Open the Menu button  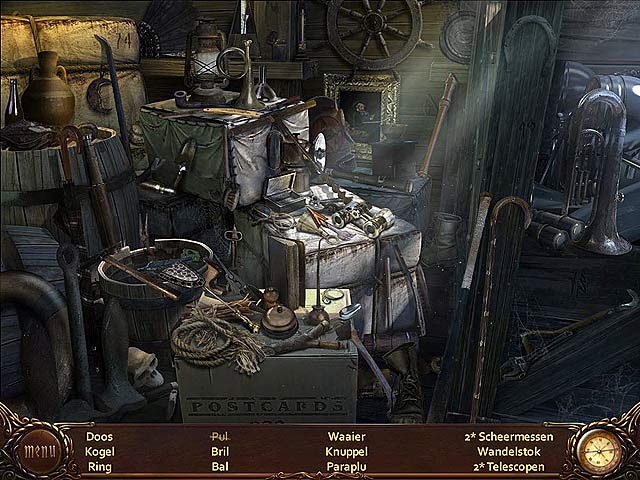point(39,449)
